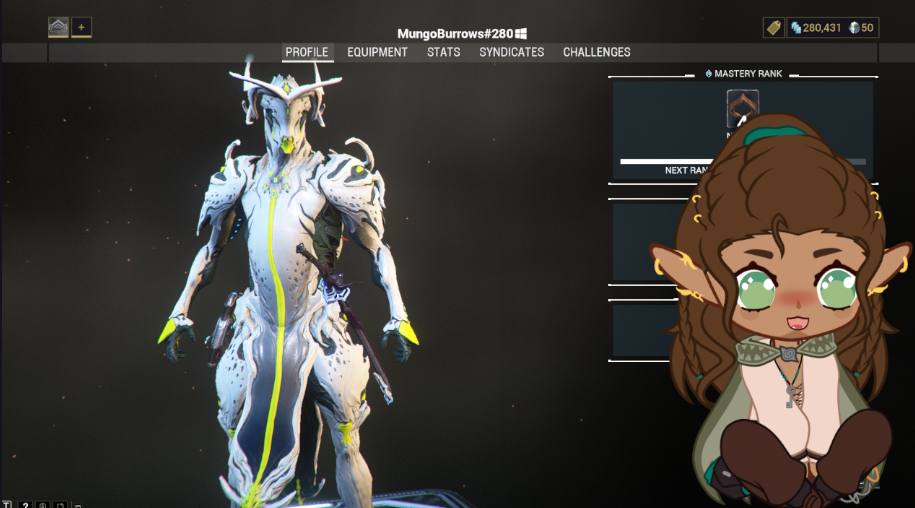
Task: Open the market via the price tag icon
Action: tap(773, 28)
